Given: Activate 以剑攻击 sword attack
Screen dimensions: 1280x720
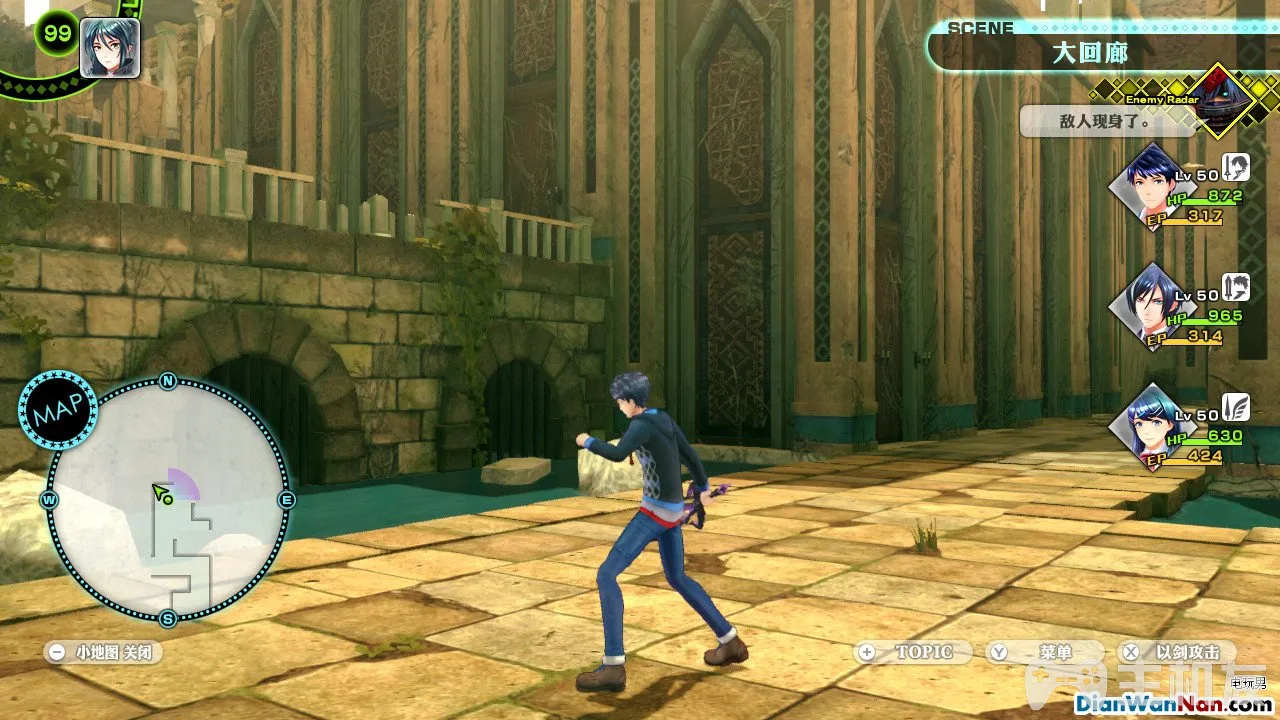Looking at the screenshot, I should click(x=1176, y=652).
